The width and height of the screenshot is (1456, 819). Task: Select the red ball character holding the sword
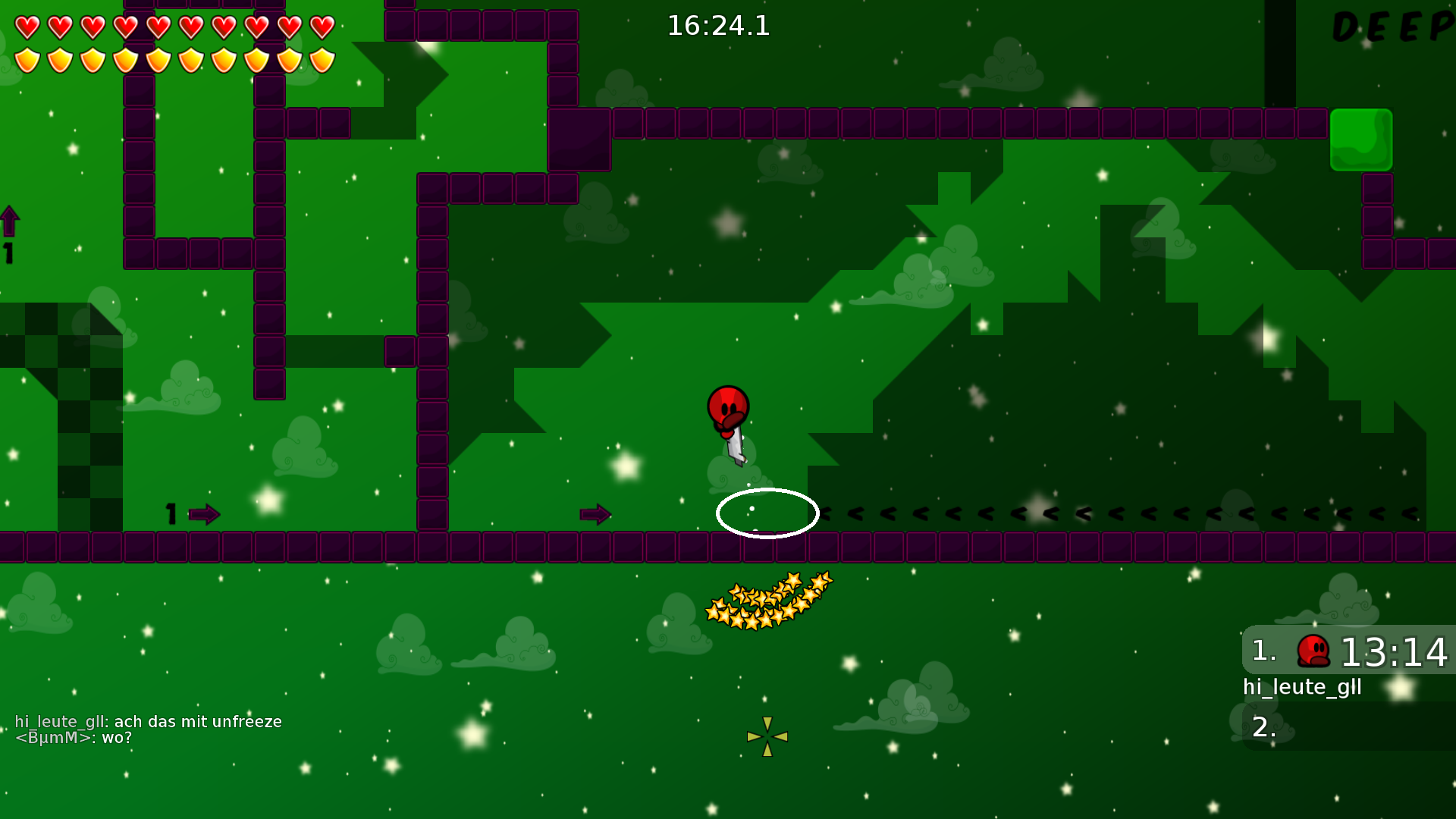pyautogui.click(x=726, y=413)
